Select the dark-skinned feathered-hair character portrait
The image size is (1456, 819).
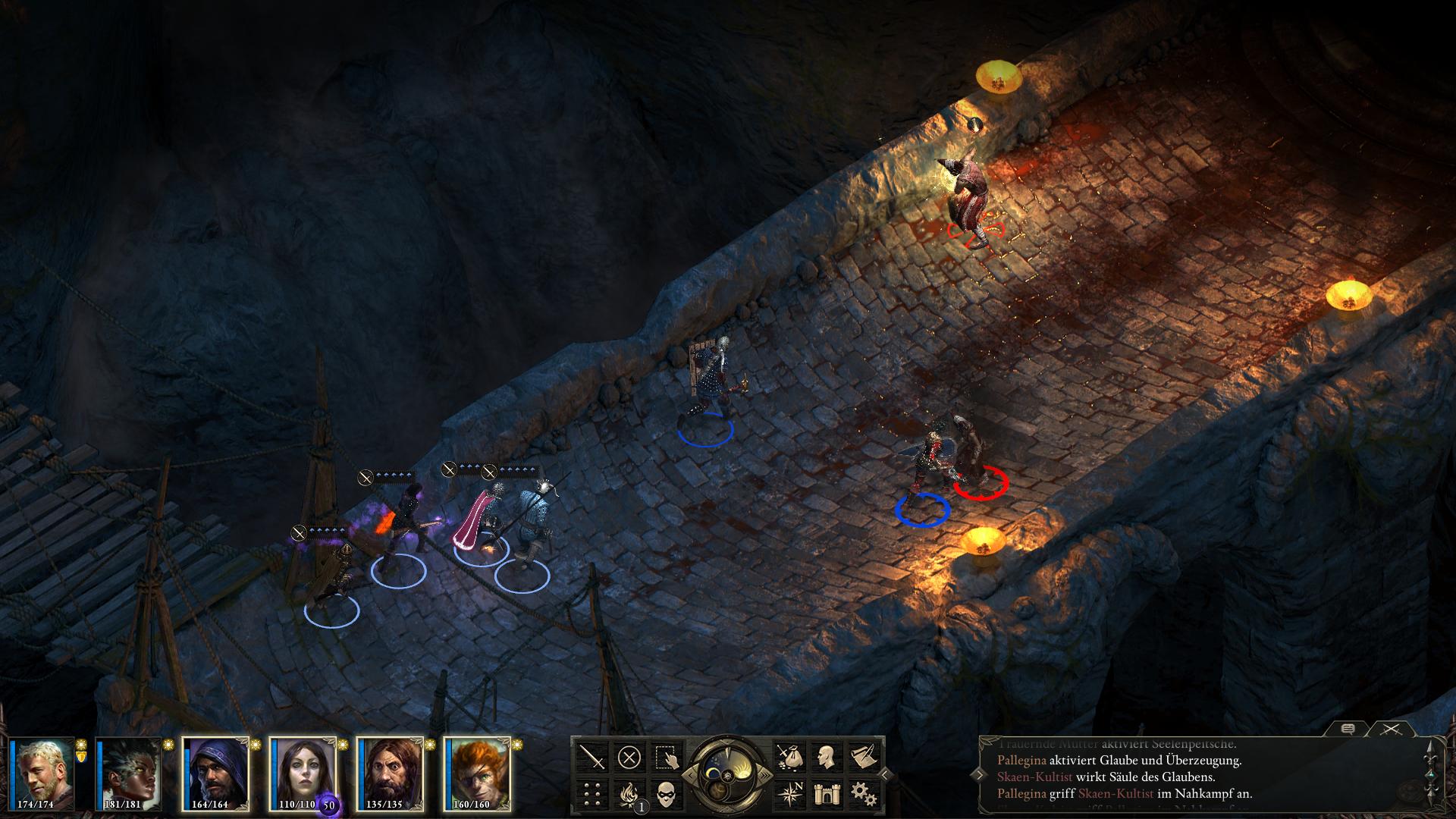[x=129, y=775]
